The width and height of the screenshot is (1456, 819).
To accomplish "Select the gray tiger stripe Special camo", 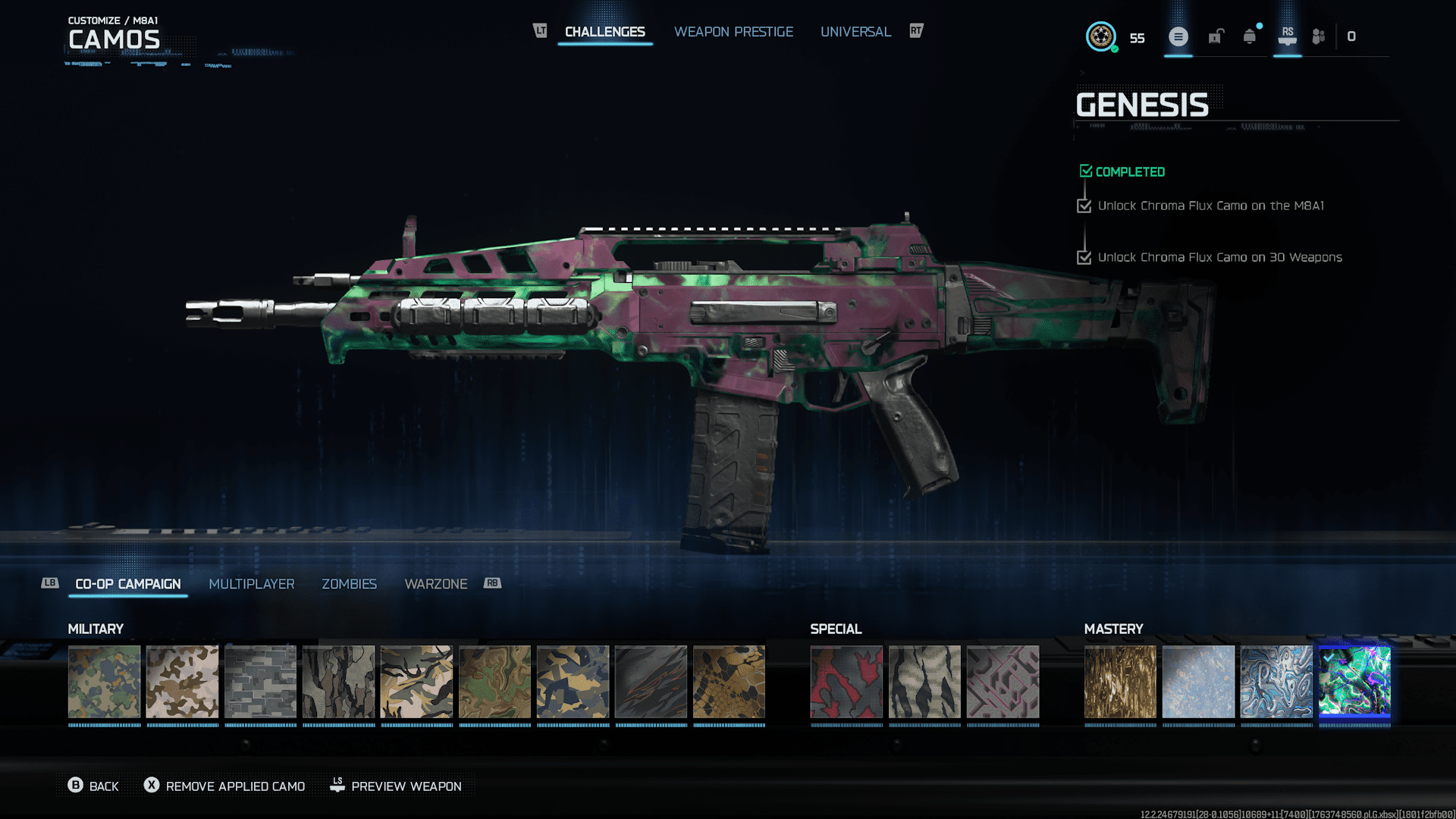I will click(924, 682).
